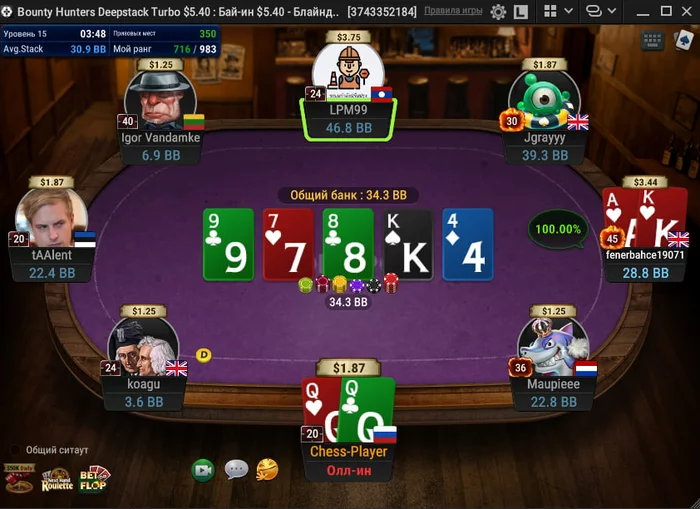Screen dimensions: 700x509
Task: Select LPM99's player avatar
Action: click(x=348, y=70)
